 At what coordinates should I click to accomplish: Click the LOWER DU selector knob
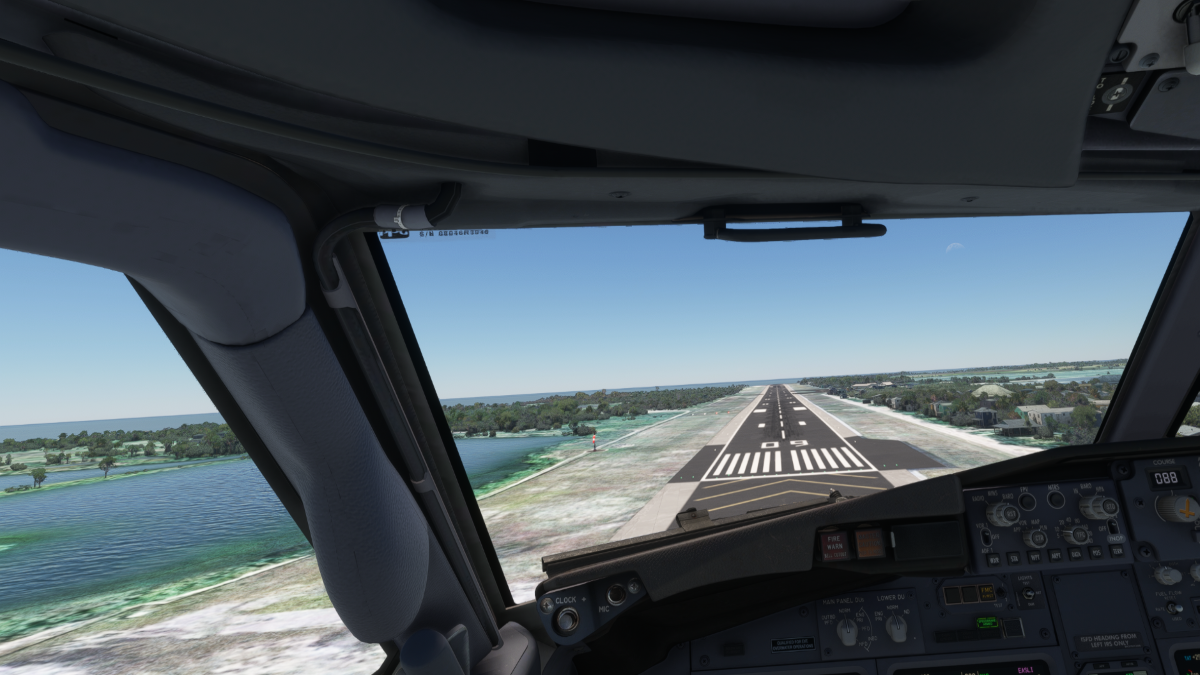(x=896, y=627)
